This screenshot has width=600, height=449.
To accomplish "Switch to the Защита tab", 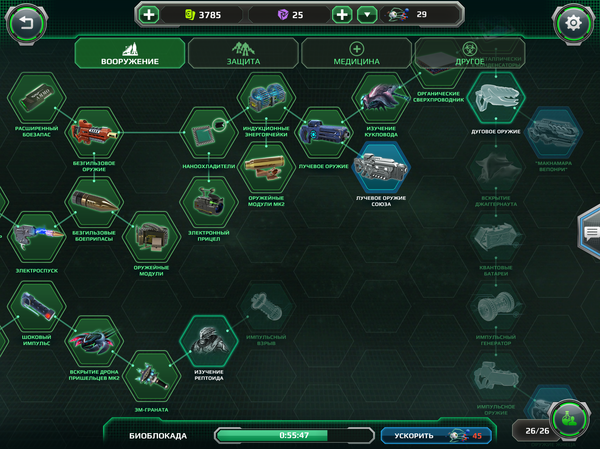I will click(x=243, y=54).
